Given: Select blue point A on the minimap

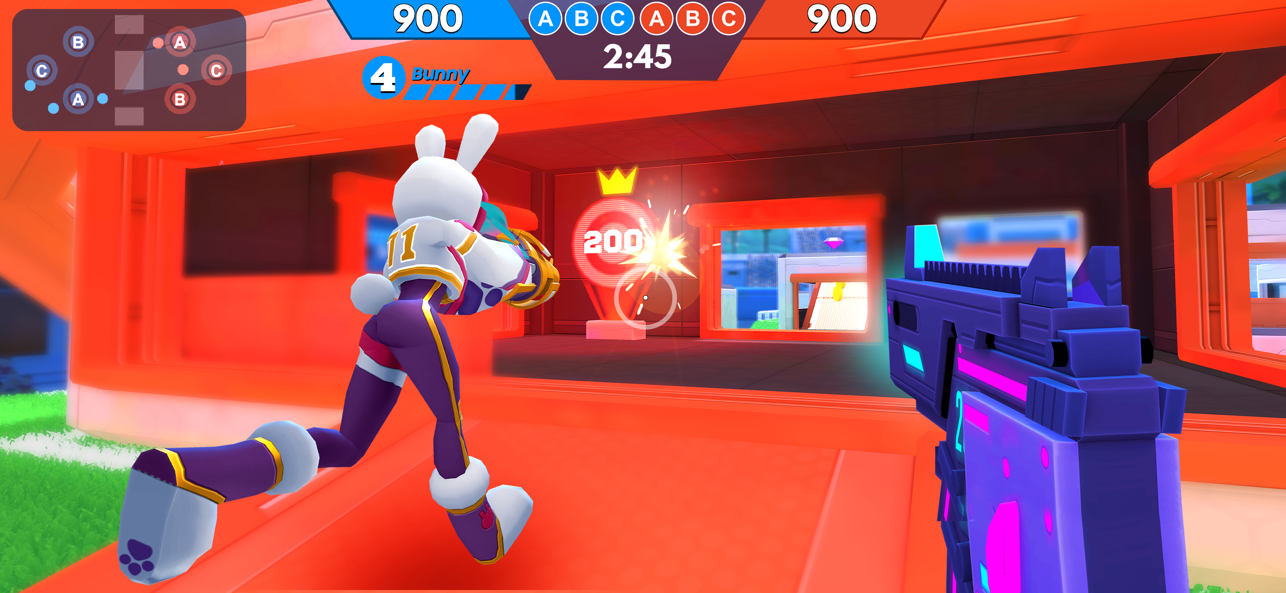Looking at the screenshot, I should (x=78, y=99).
